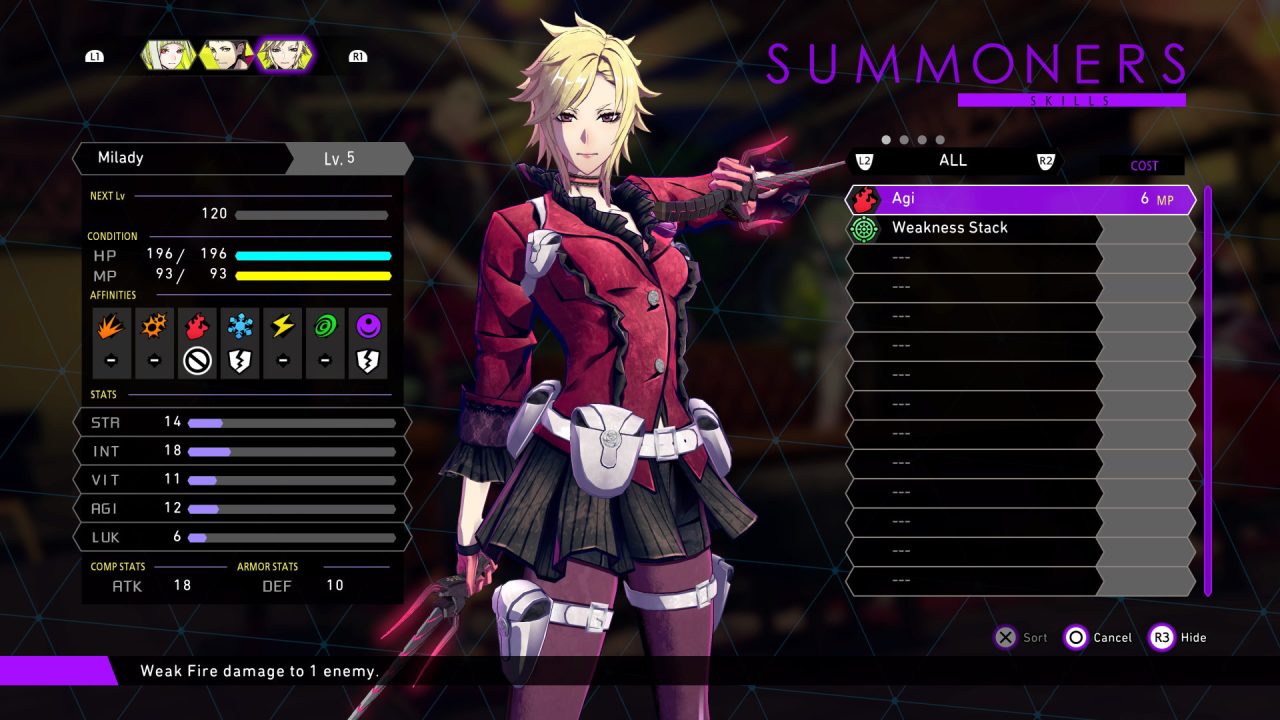This screenshot has width=1280, height=720.
Task: Click the green force swirl affinity icon
Action: coord(326,326)
